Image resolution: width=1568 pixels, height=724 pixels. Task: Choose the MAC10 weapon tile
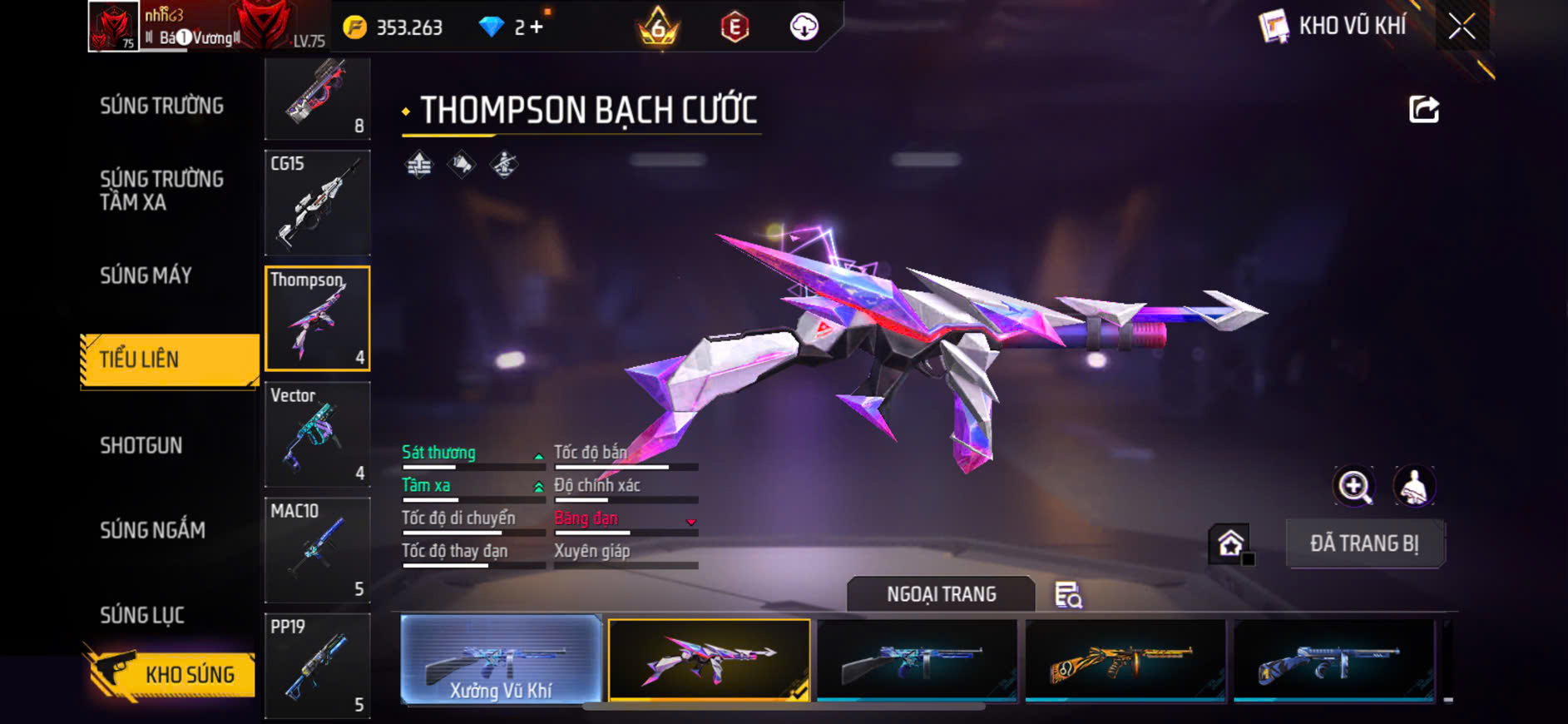(x=318, y=549)
